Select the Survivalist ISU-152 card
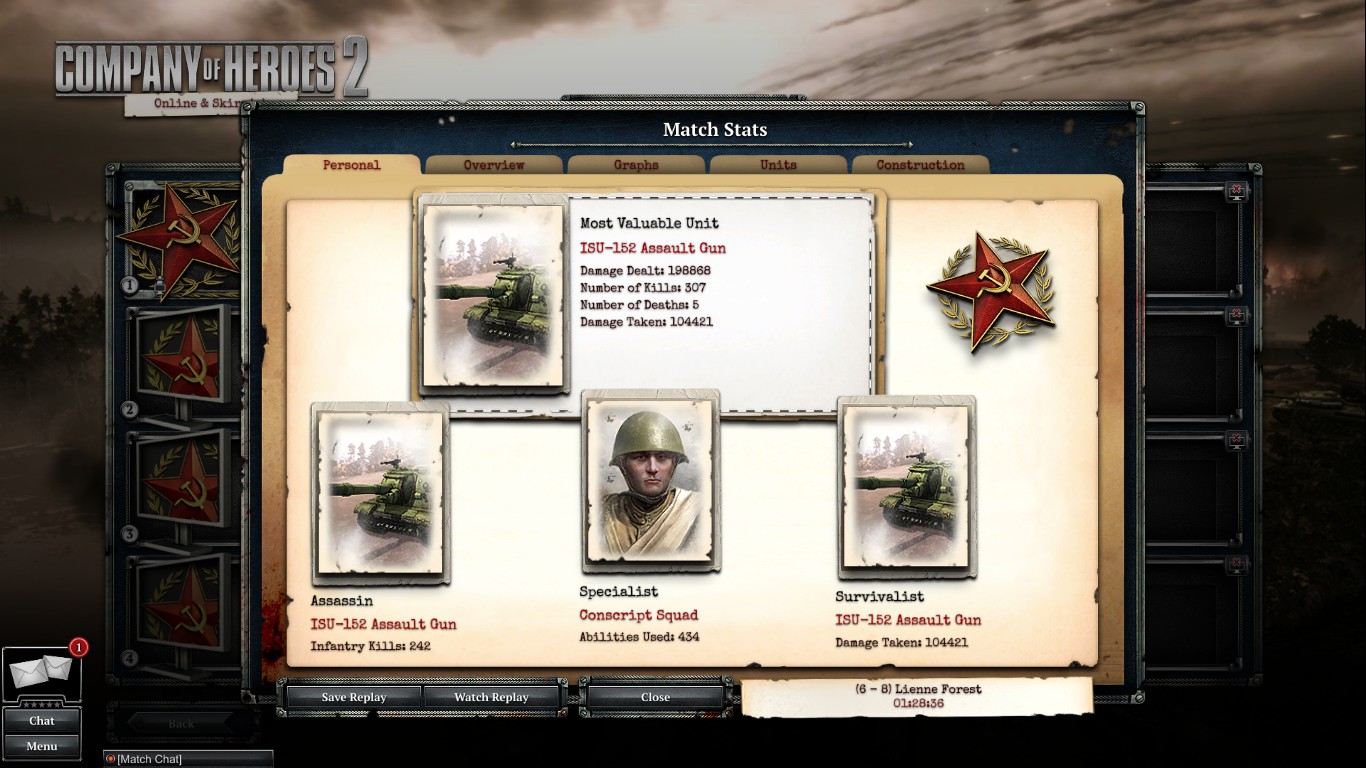This screenshot has width=1366, height=768. point(906,487)
